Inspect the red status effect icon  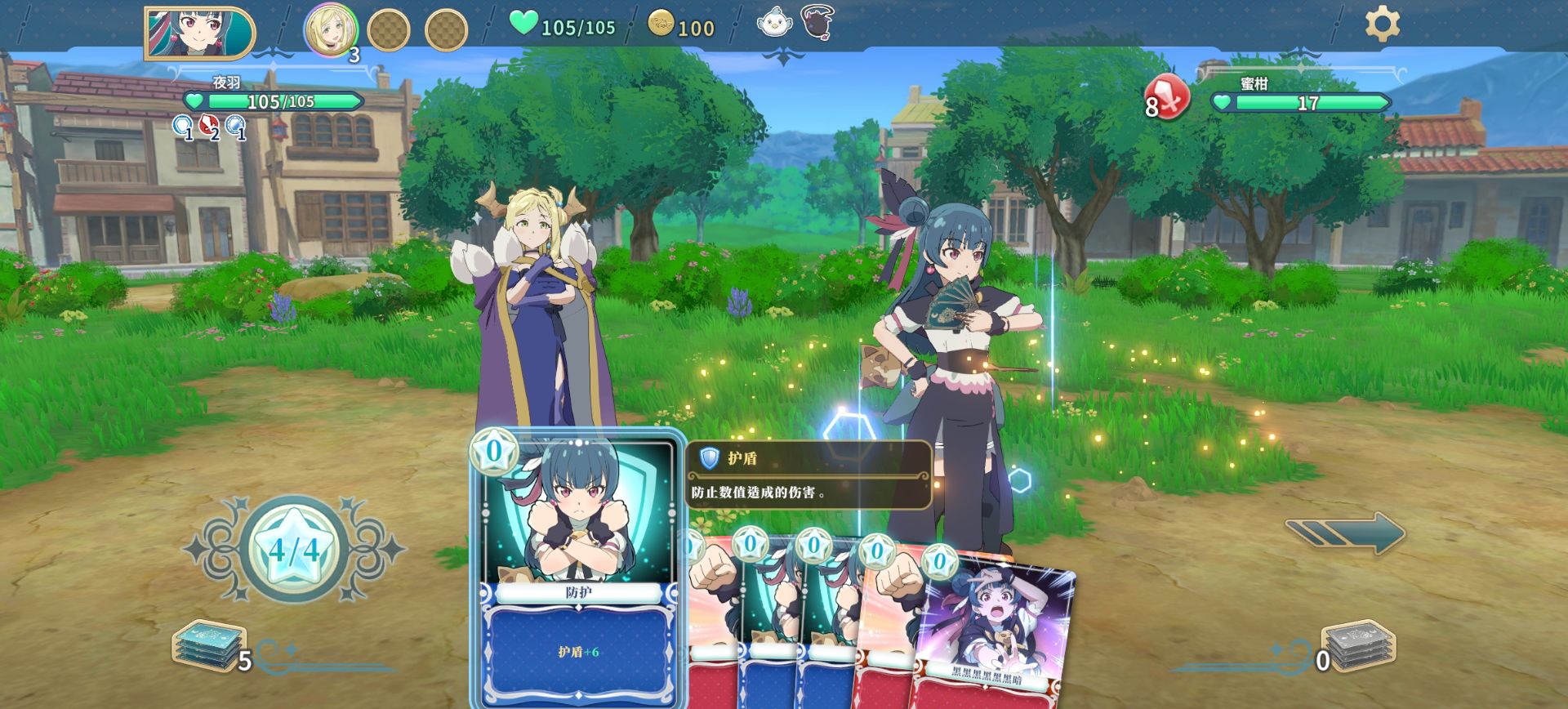click(x=210, y=126)
